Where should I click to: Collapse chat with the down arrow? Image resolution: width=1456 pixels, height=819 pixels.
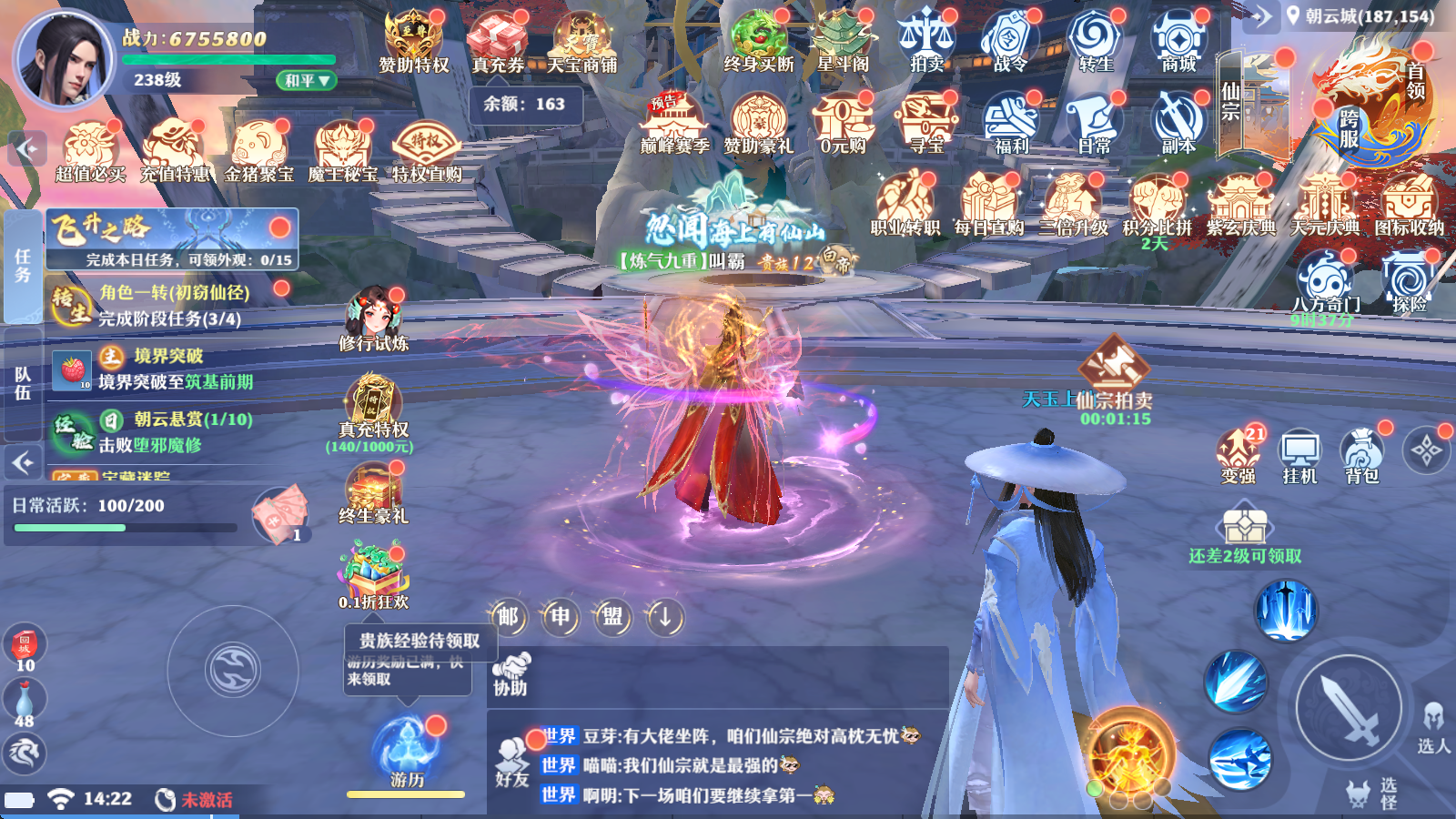click(x=663, y=617)
